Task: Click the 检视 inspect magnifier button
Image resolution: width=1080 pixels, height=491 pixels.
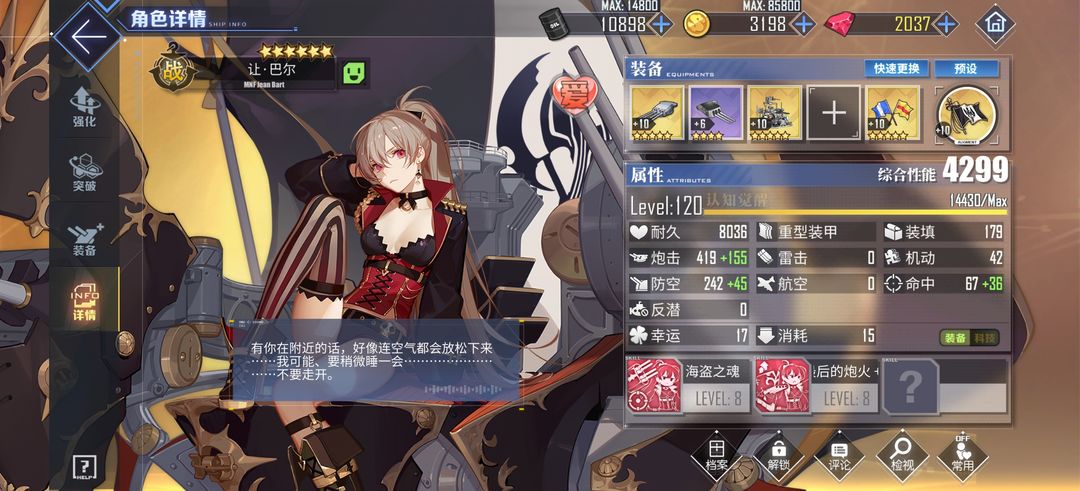Action: coord(901,455)
